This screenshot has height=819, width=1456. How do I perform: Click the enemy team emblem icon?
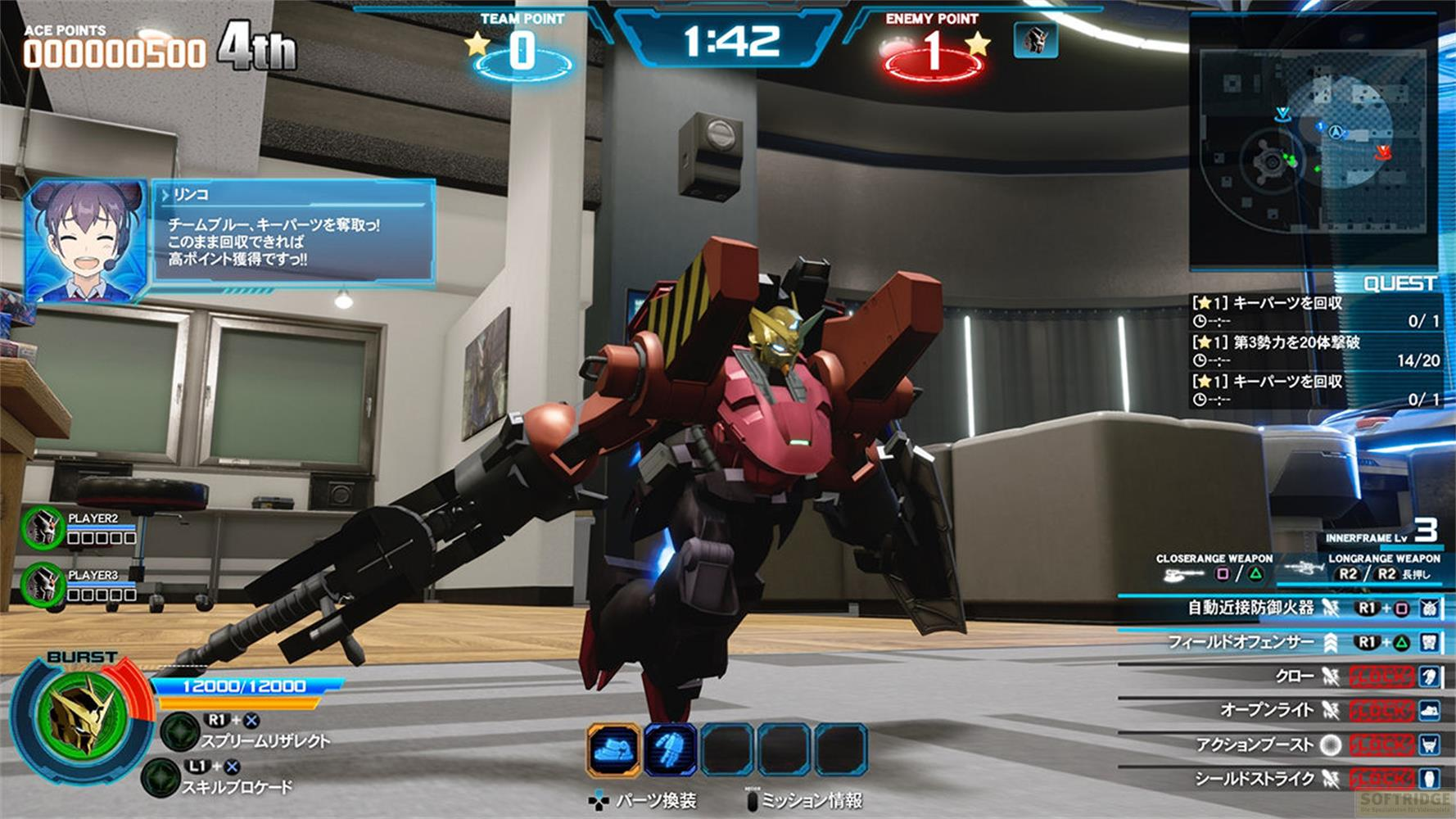click(x=1035, y=39)
